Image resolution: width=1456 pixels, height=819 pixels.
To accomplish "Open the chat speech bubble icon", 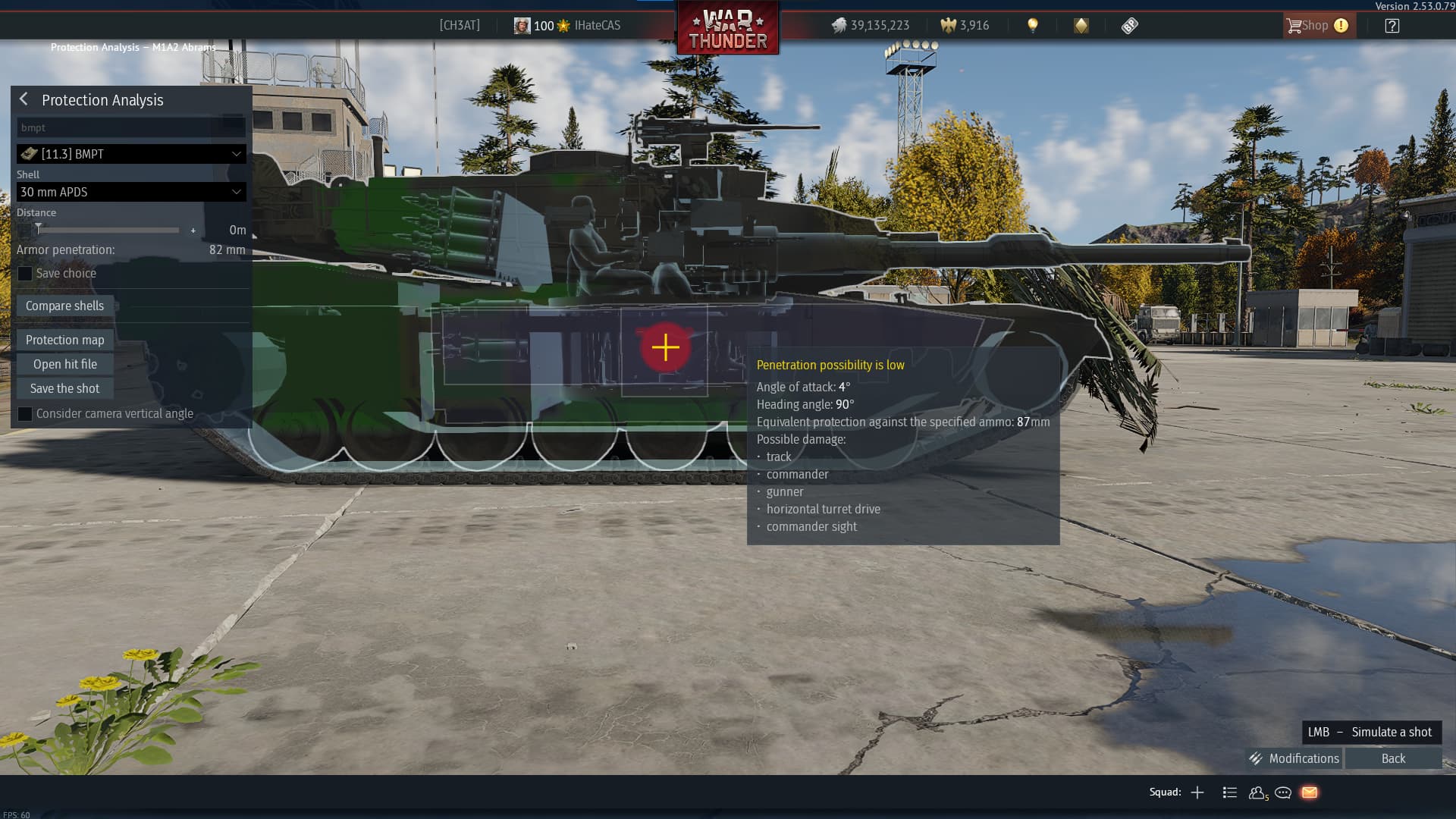I will click(1283, 792).
